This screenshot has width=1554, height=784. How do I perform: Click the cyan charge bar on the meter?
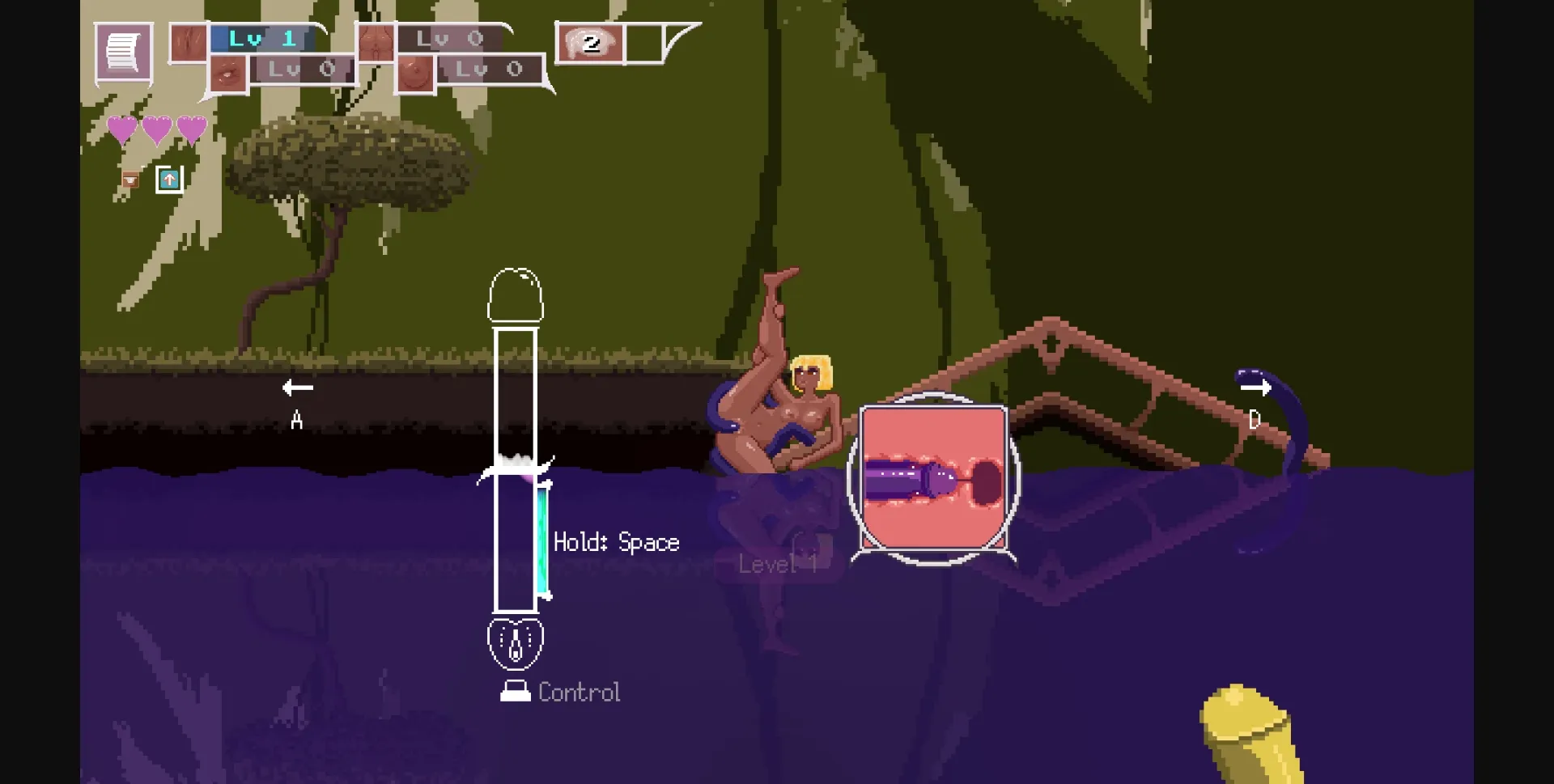pyautogui.click(x=543, y=538)
